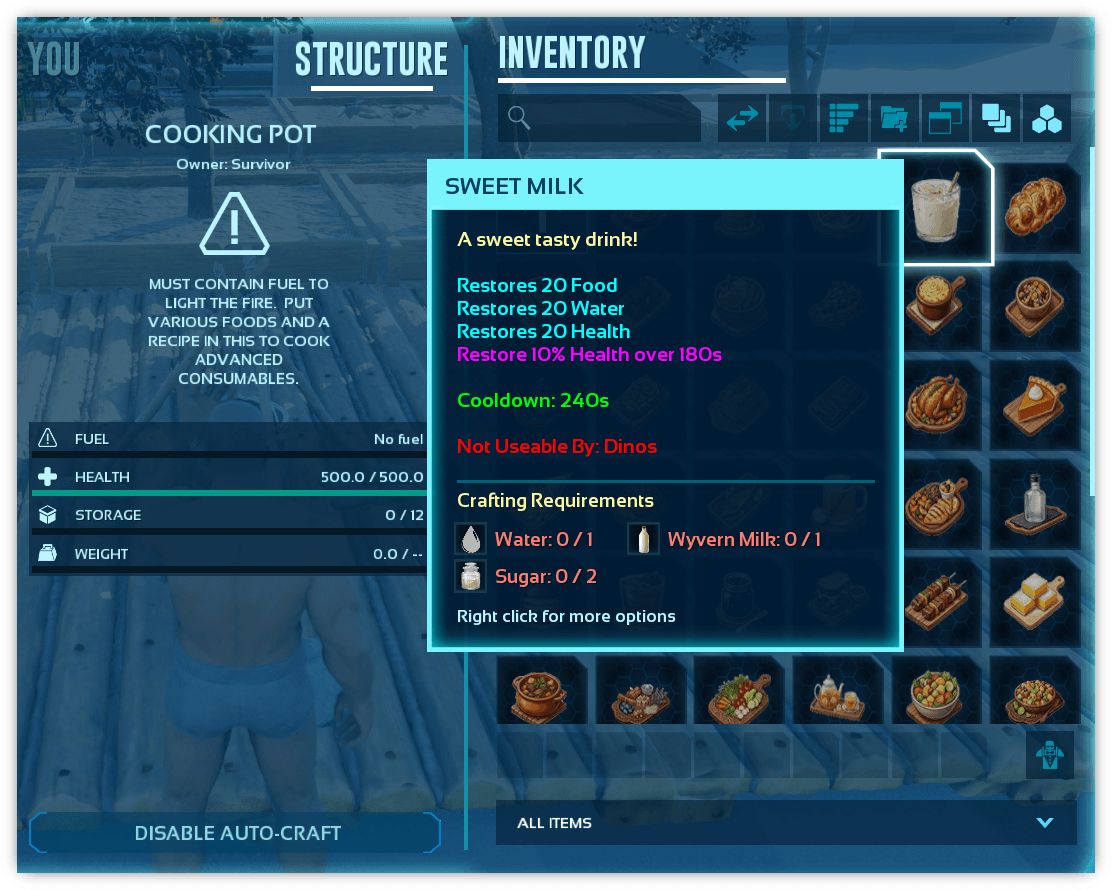The image size is (1112, 890).
Task: Select the roast chicken dish
Action: click(x=936, y=405)
